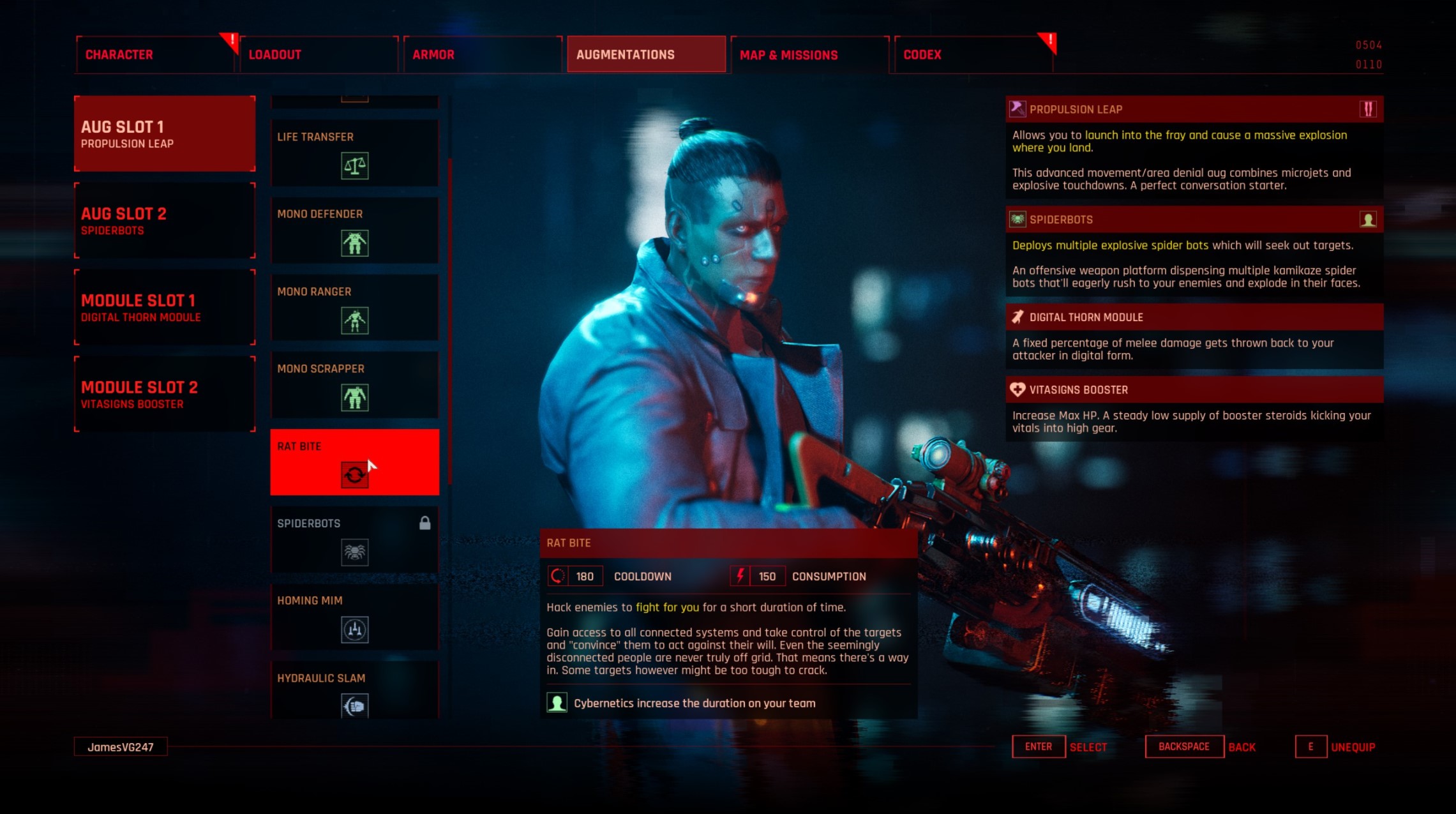Click the consumption lightning bolt icon
Screen dimensions: 1456x814
pos(740,575)
